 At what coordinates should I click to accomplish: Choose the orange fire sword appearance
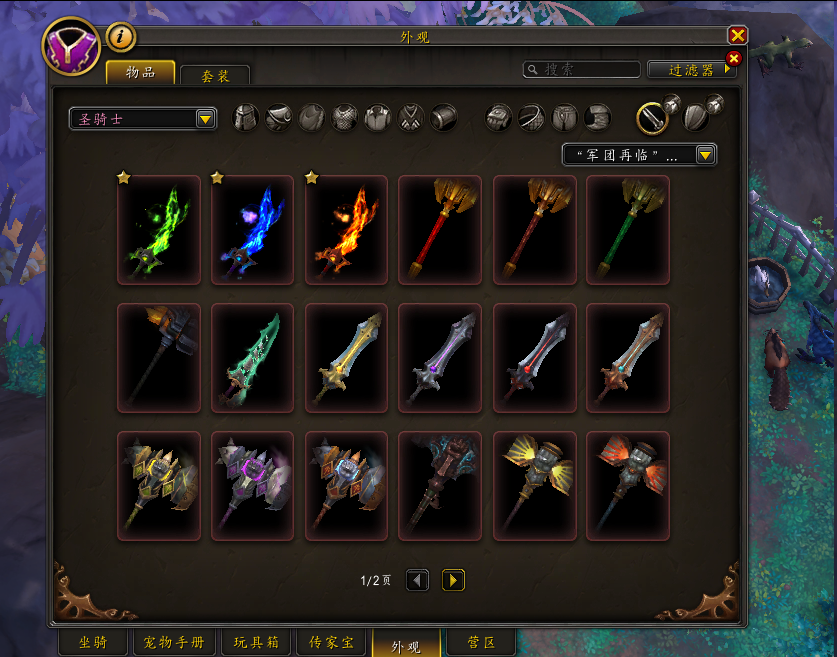click(x=346, y=230)
